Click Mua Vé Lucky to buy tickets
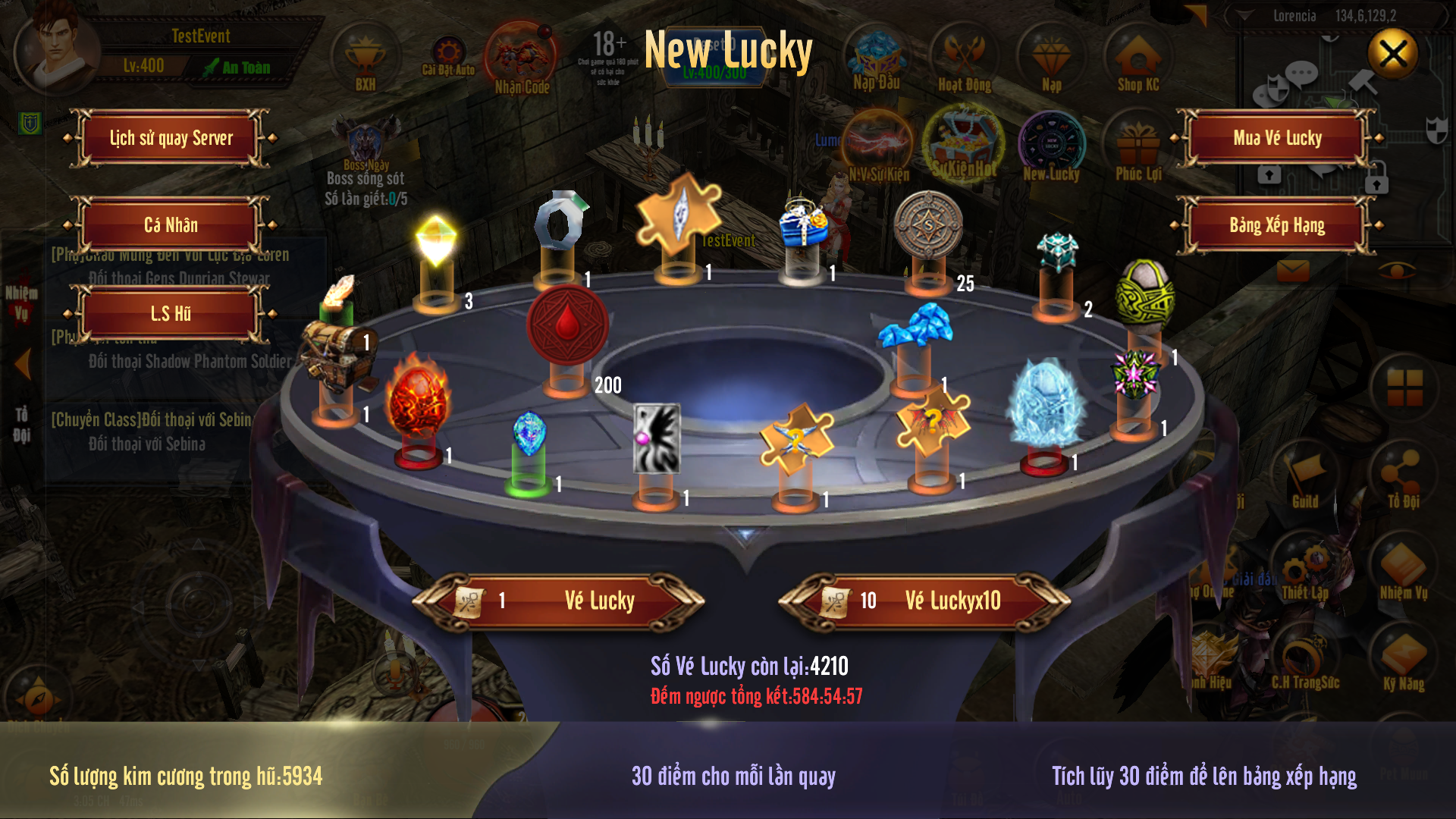The image size is (1456, 819). [1277, 138]
